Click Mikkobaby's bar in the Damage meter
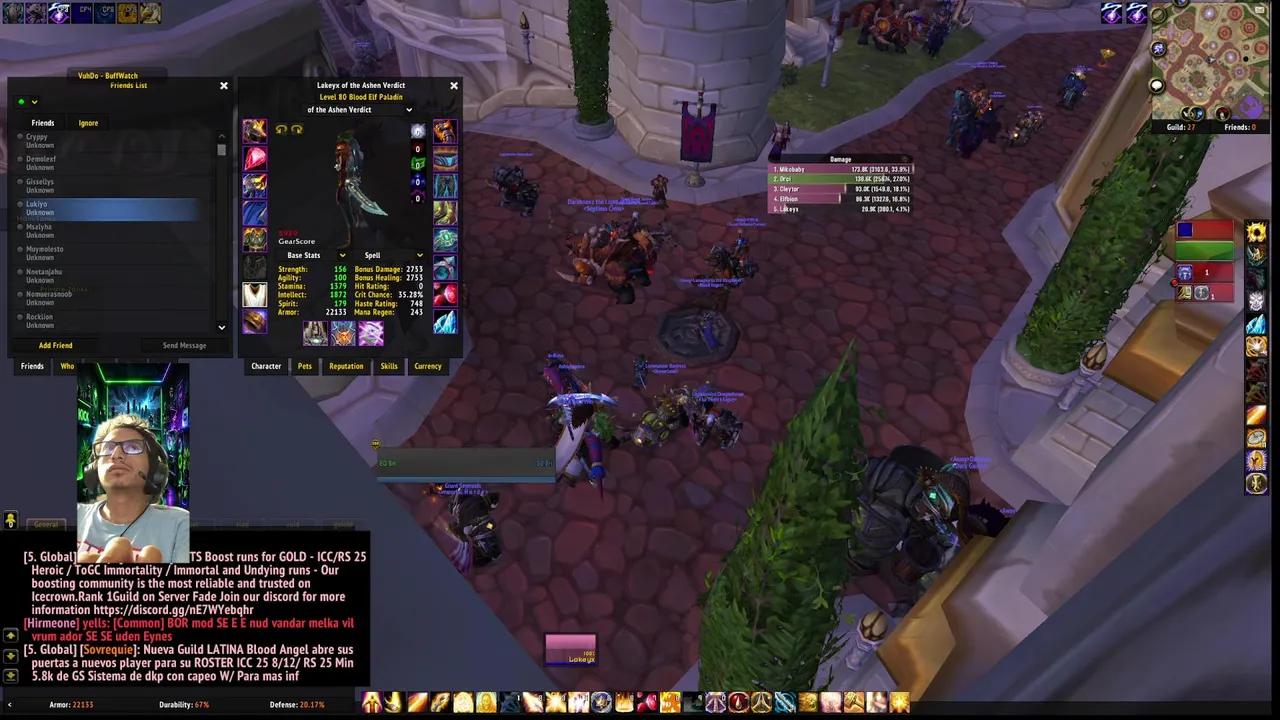Screen dimensions: 1280x720 point(840,169)
